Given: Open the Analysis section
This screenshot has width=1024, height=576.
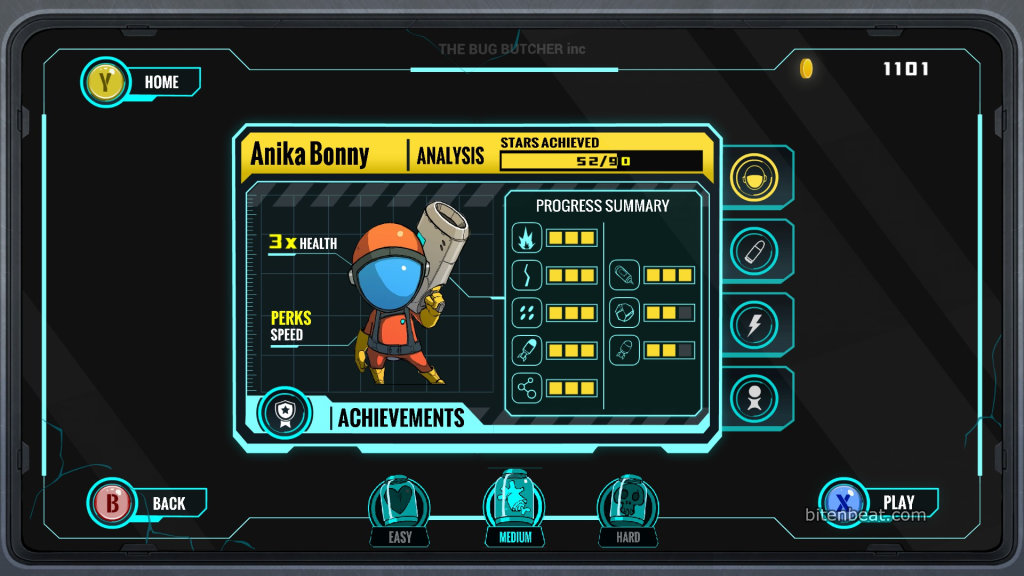Looking at the screenshot, I should pyautogui.click(x=450, y=155).
